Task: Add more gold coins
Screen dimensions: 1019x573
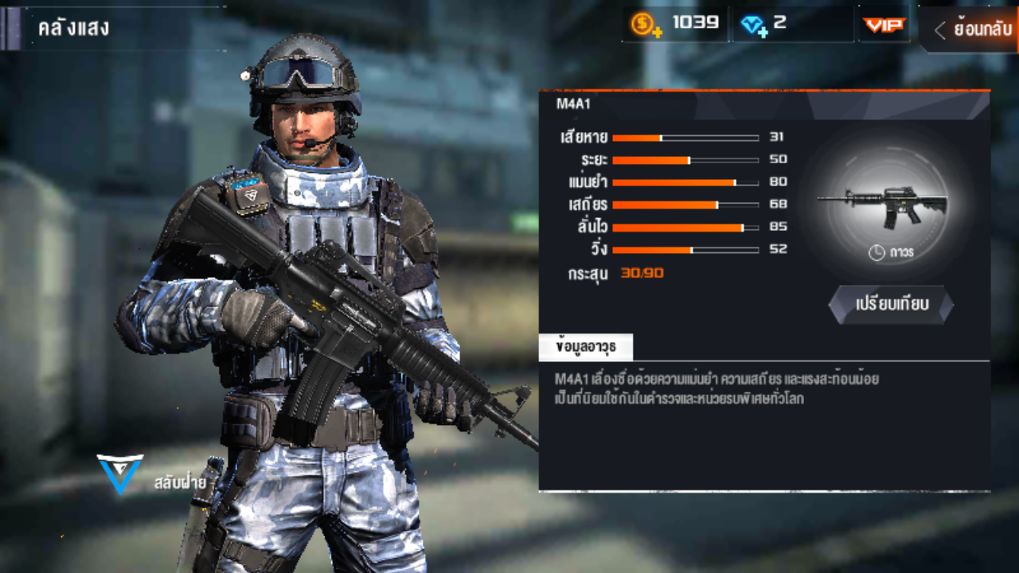Action: [646, 25]
